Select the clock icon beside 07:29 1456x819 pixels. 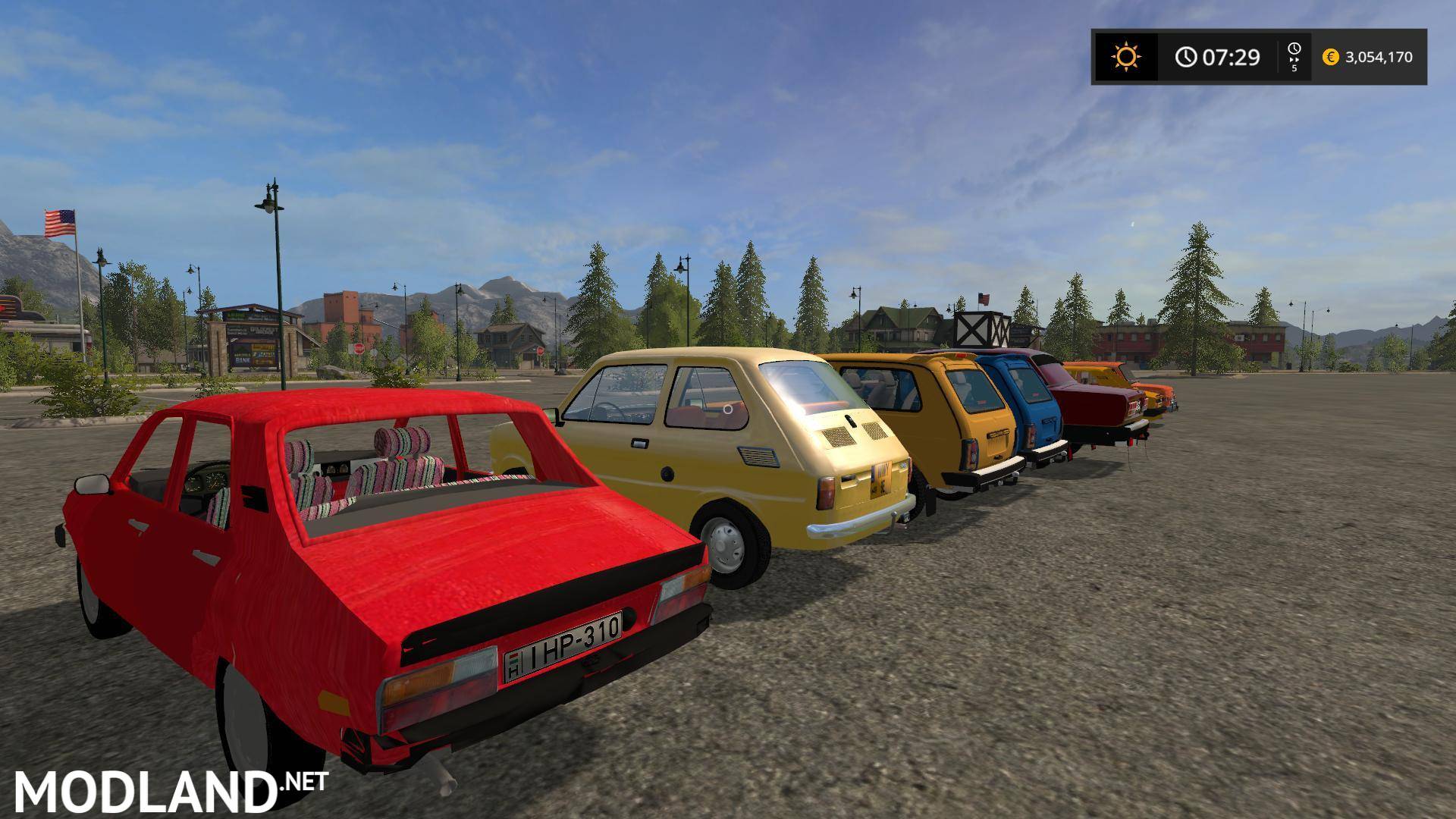click(x=1187, y=55)
